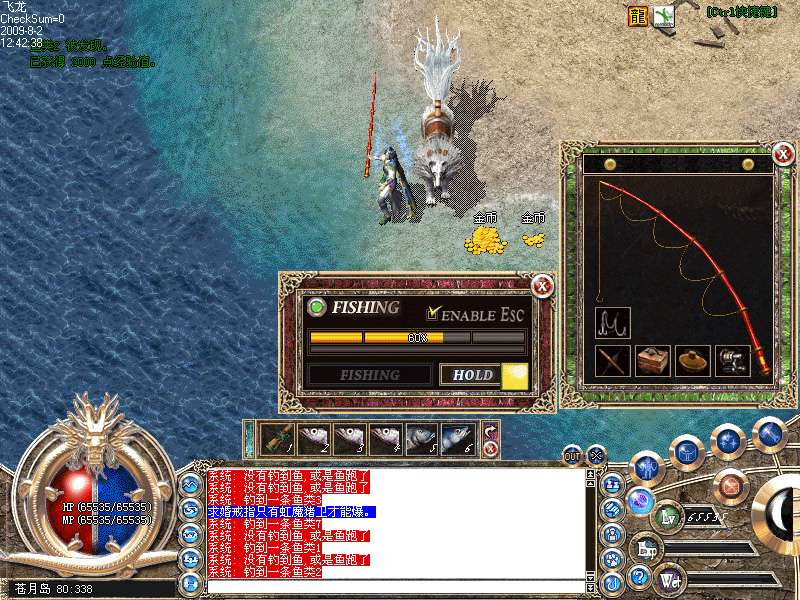Open the red-tinted round shop button
The width and height of the screenshot is (800, 600).
[x=731, y=487]
